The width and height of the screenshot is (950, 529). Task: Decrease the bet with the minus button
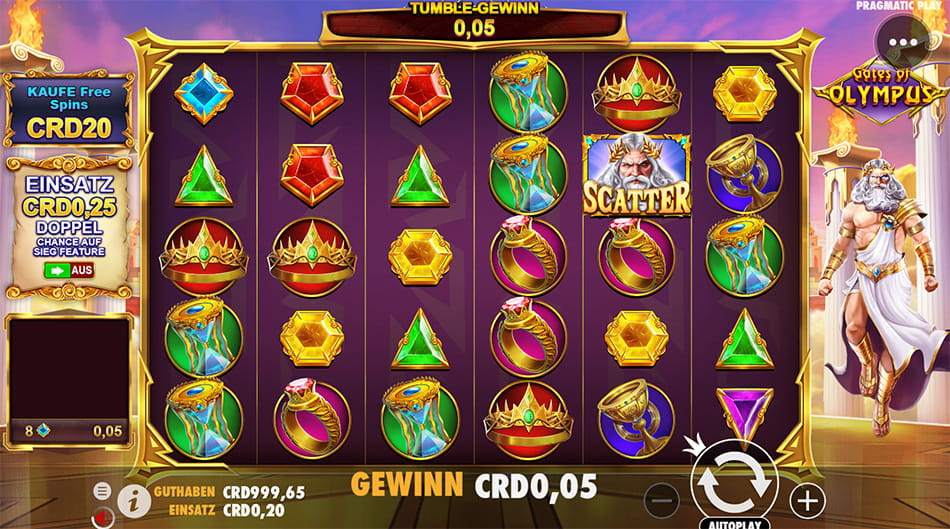point(661,499)
